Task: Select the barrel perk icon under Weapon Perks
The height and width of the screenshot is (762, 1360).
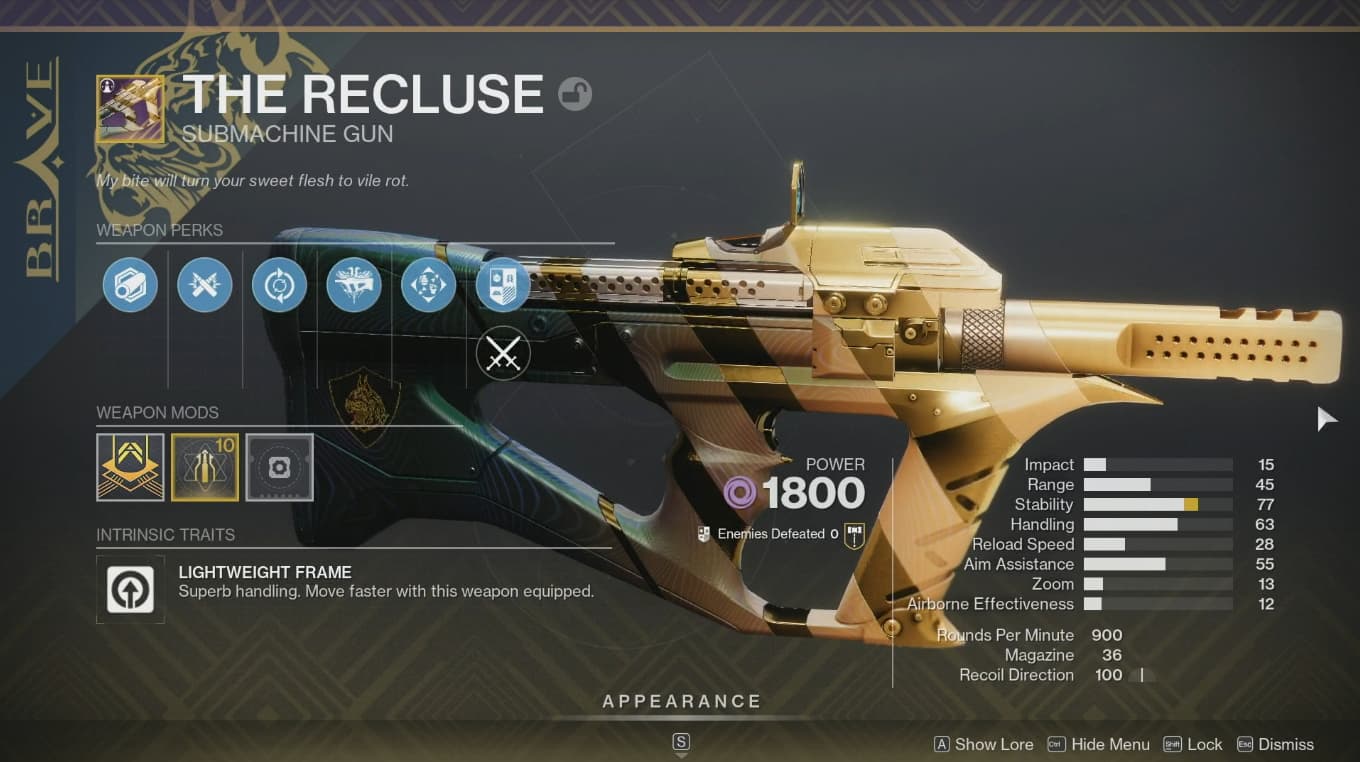Action: click(x=130, y=284)
